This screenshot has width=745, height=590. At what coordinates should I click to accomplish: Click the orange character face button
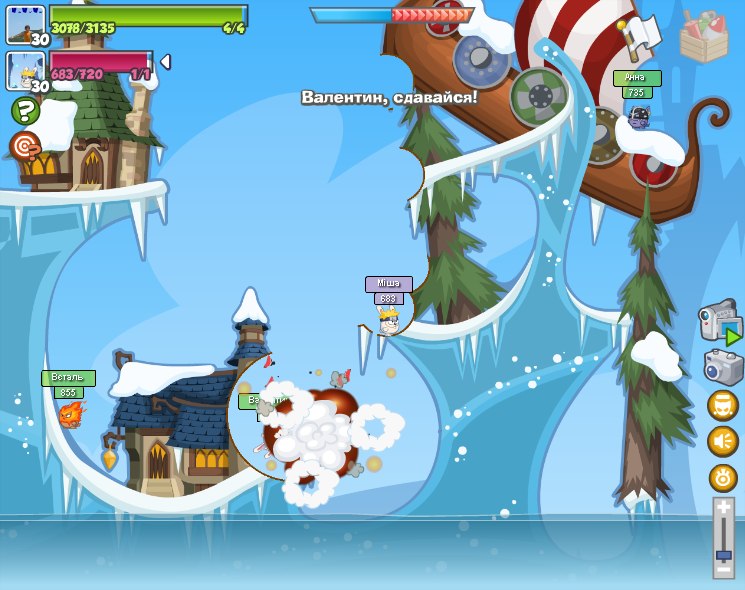point(723,405)
